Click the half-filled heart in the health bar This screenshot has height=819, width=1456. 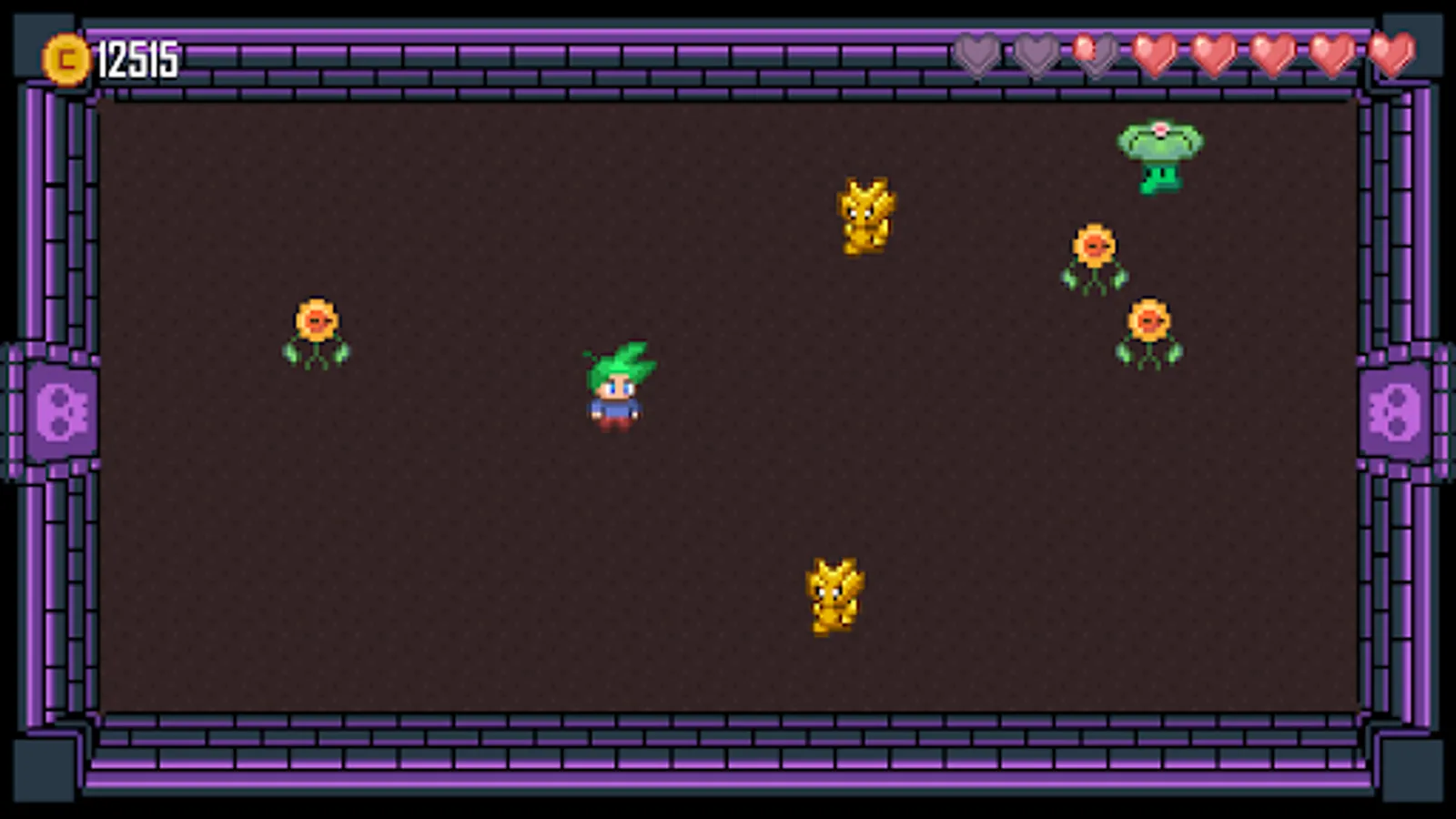[x=1095, y=56]
